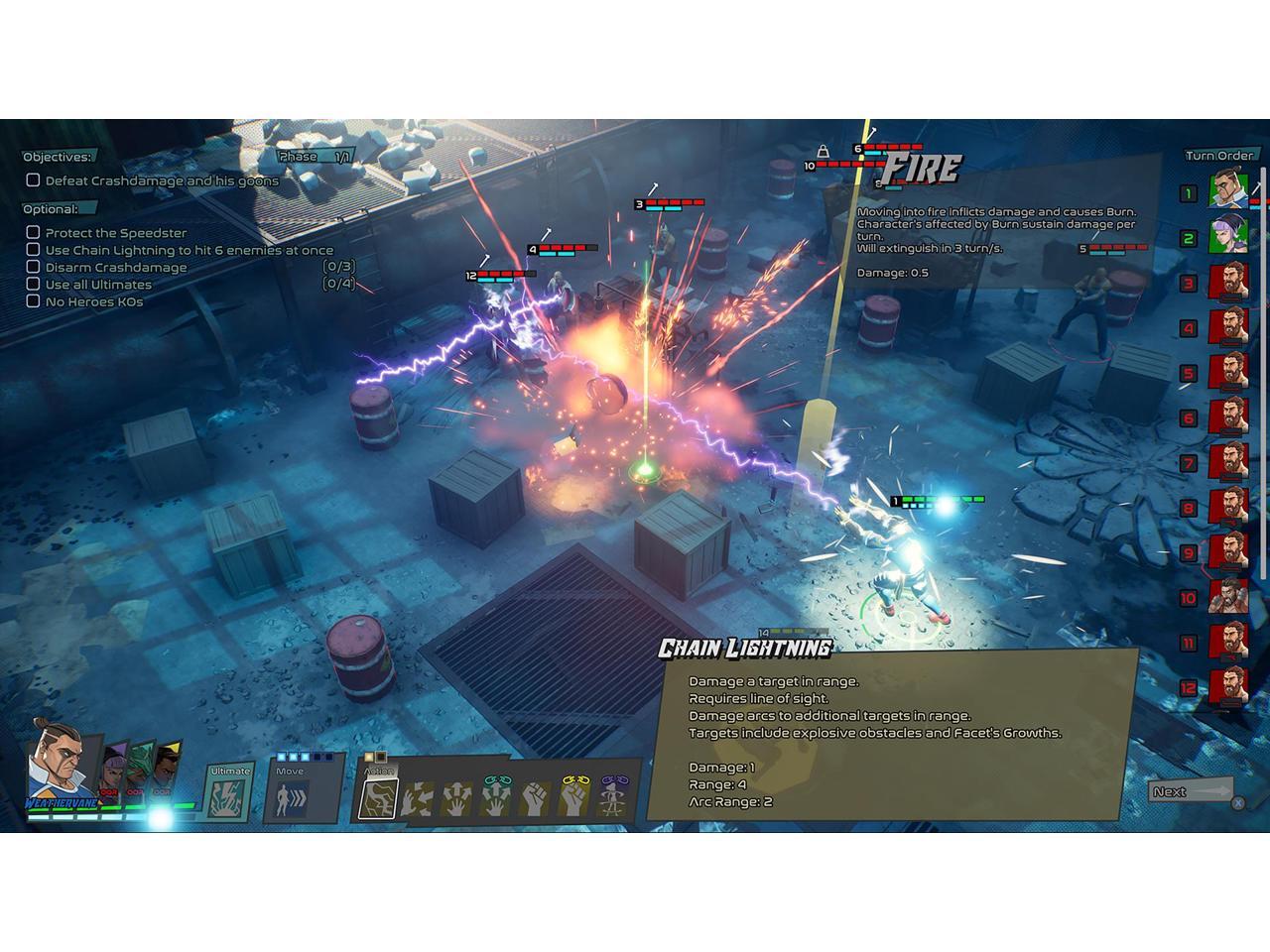Click the Defeat Crashdamage objective entry
1270x952 pixels.
tap(161, 180)
